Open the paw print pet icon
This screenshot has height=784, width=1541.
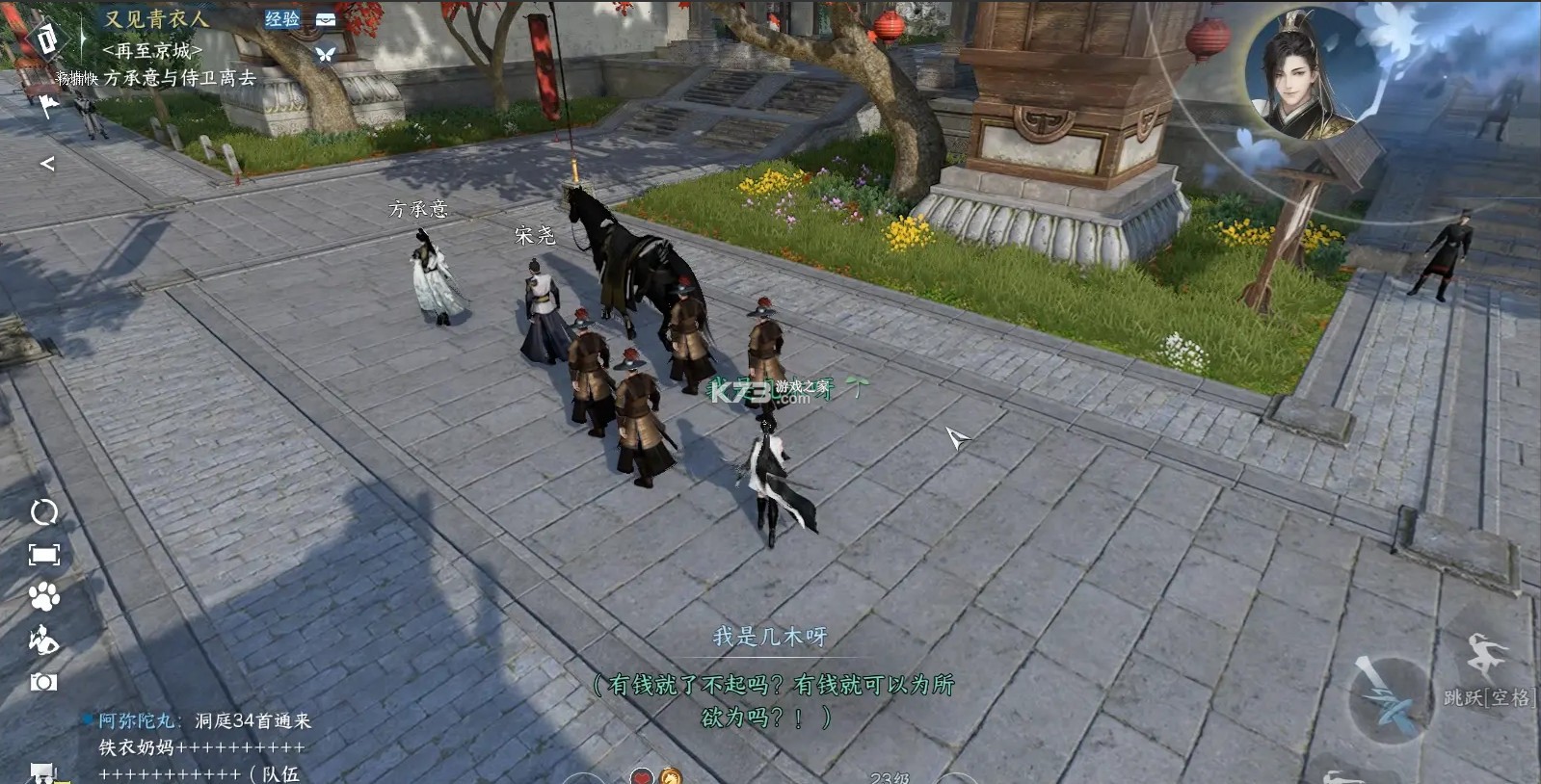point(44,597)
